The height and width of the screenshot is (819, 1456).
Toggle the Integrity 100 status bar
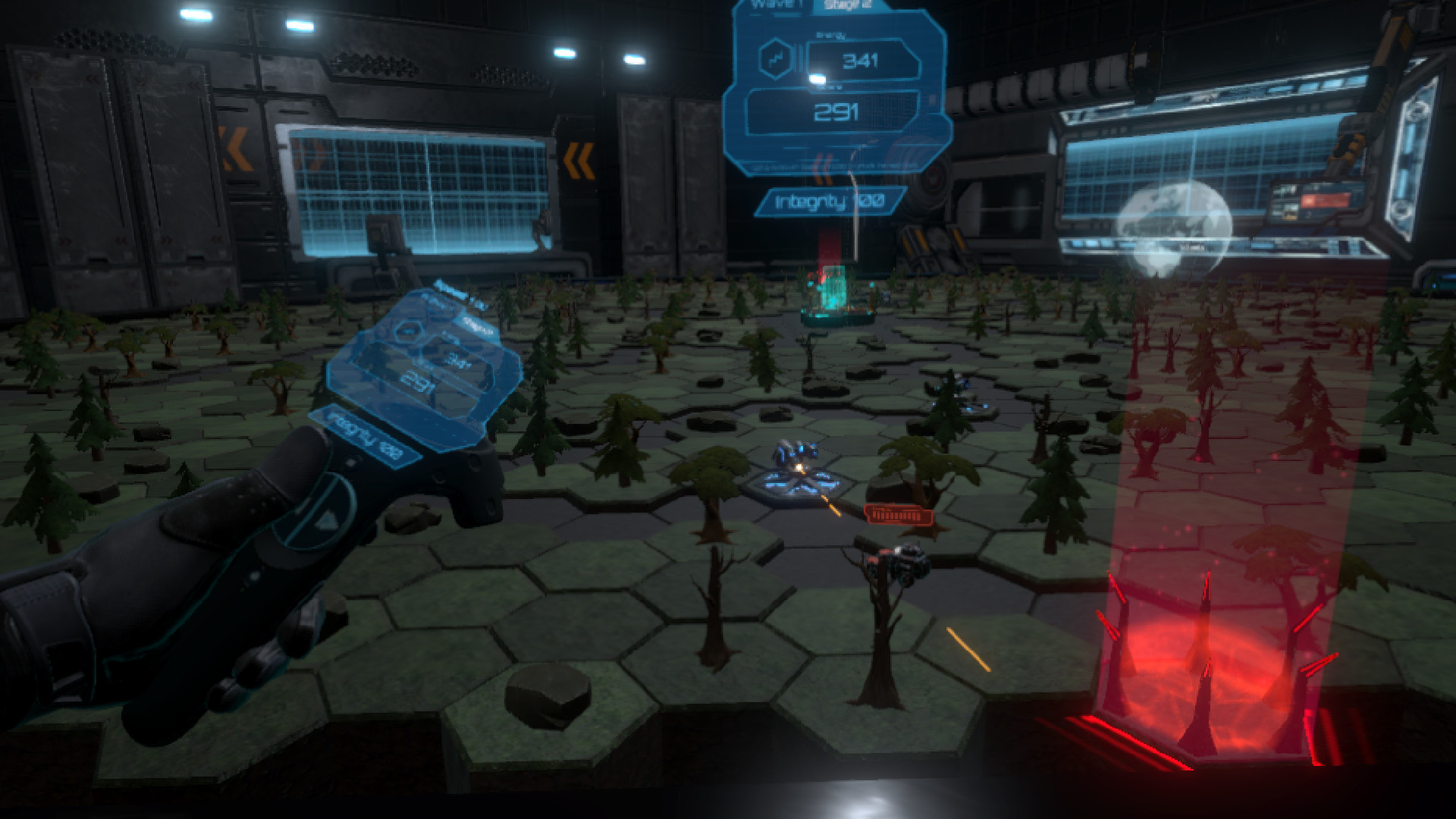(x=831, y=200)
